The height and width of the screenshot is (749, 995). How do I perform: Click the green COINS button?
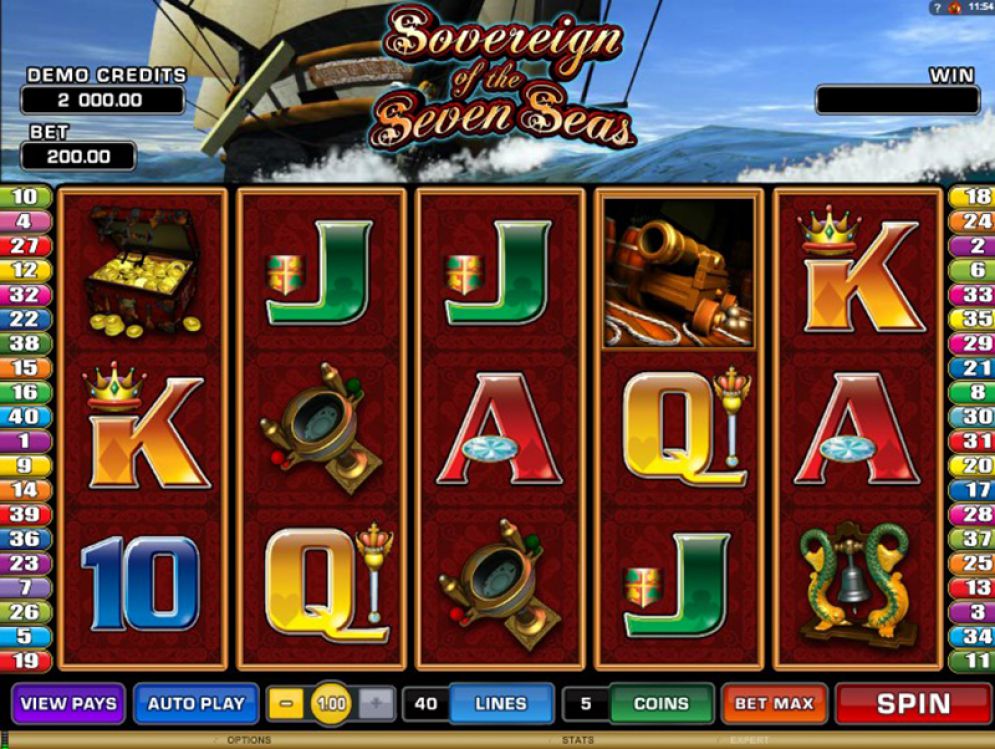point(661,704)
